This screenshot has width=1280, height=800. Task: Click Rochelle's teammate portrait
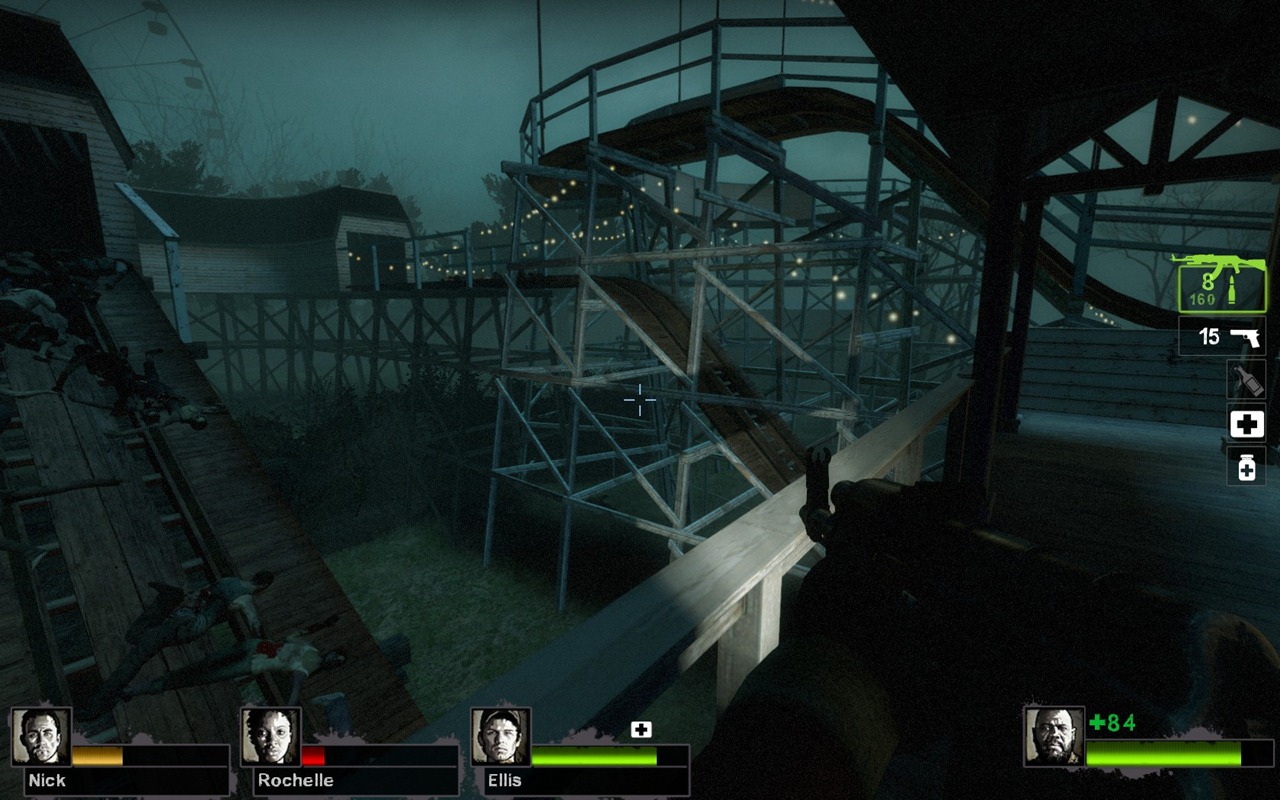[270, 737]
